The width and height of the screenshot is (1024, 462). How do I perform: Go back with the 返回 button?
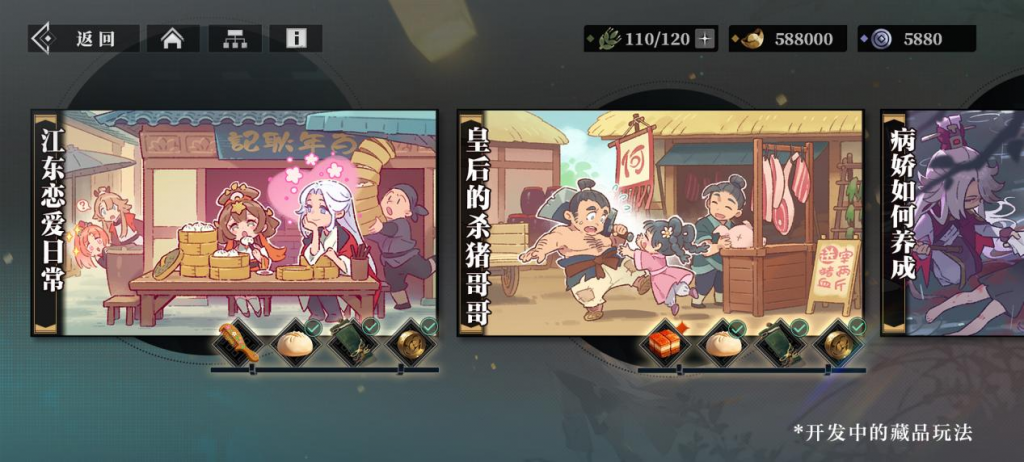coord(80,39)
